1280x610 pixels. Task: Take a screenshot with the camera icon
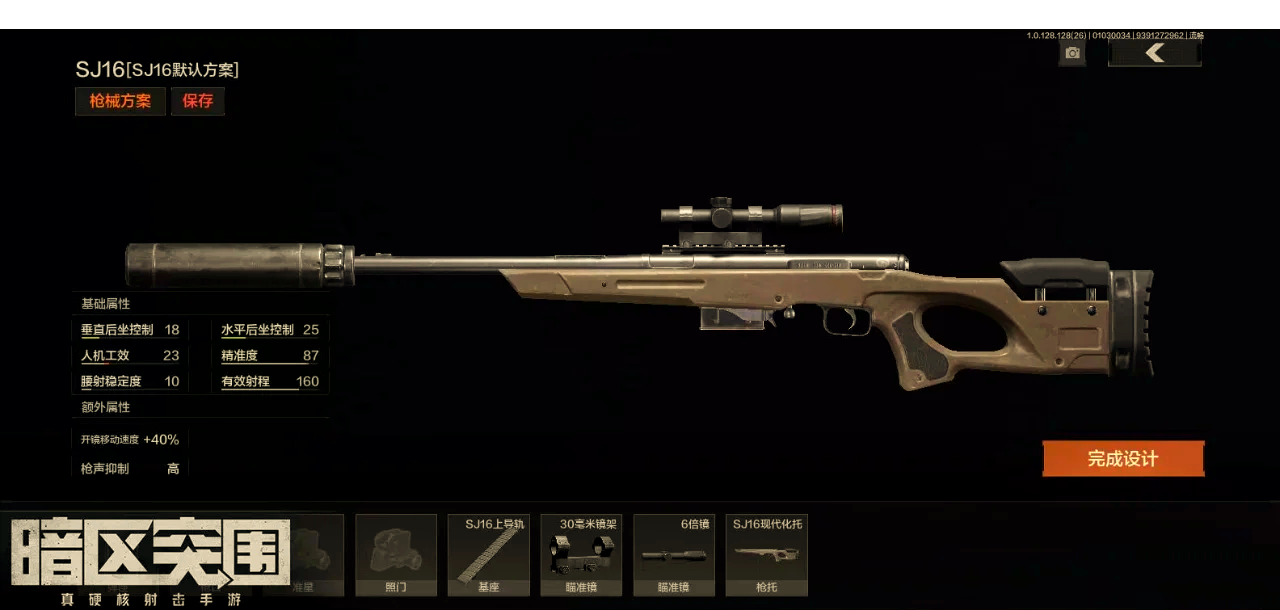coord(1073,53)
